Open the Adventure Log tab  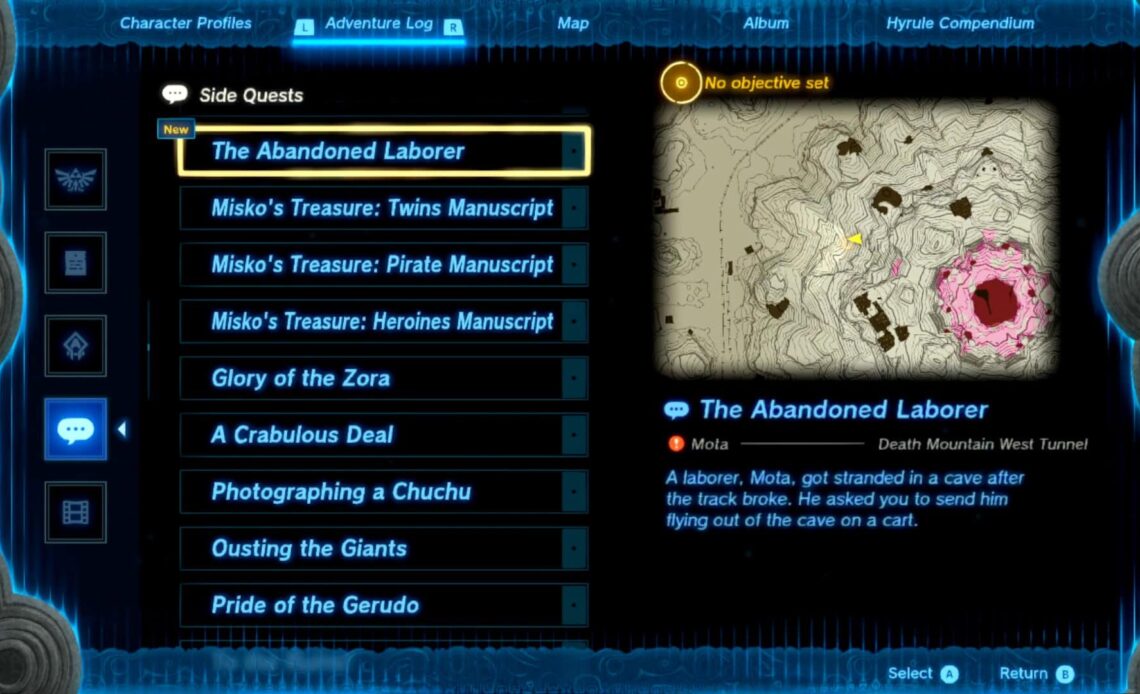(378, 23)
